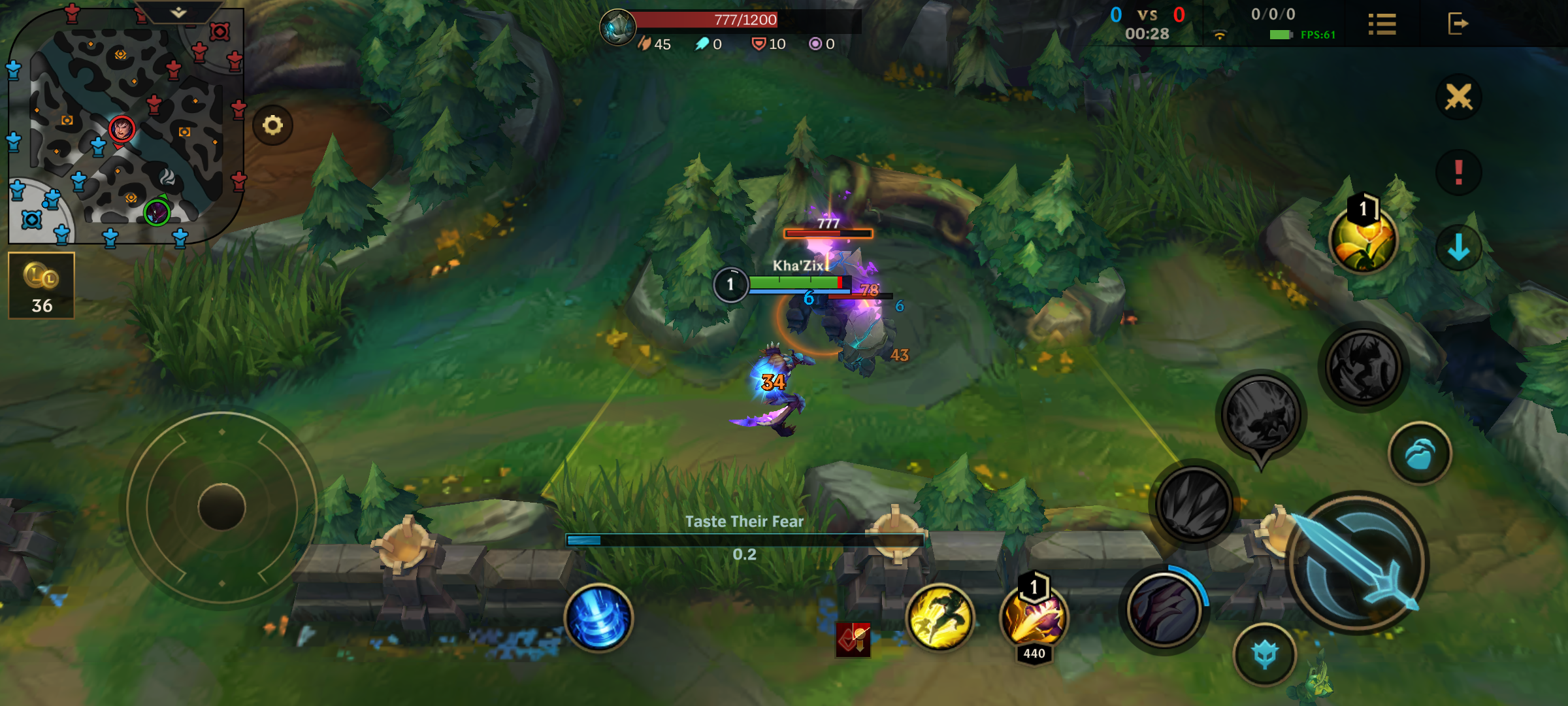Hit the sword basic attack button
Viewport: 1568px width, 706px height.
coord(1358,563)
